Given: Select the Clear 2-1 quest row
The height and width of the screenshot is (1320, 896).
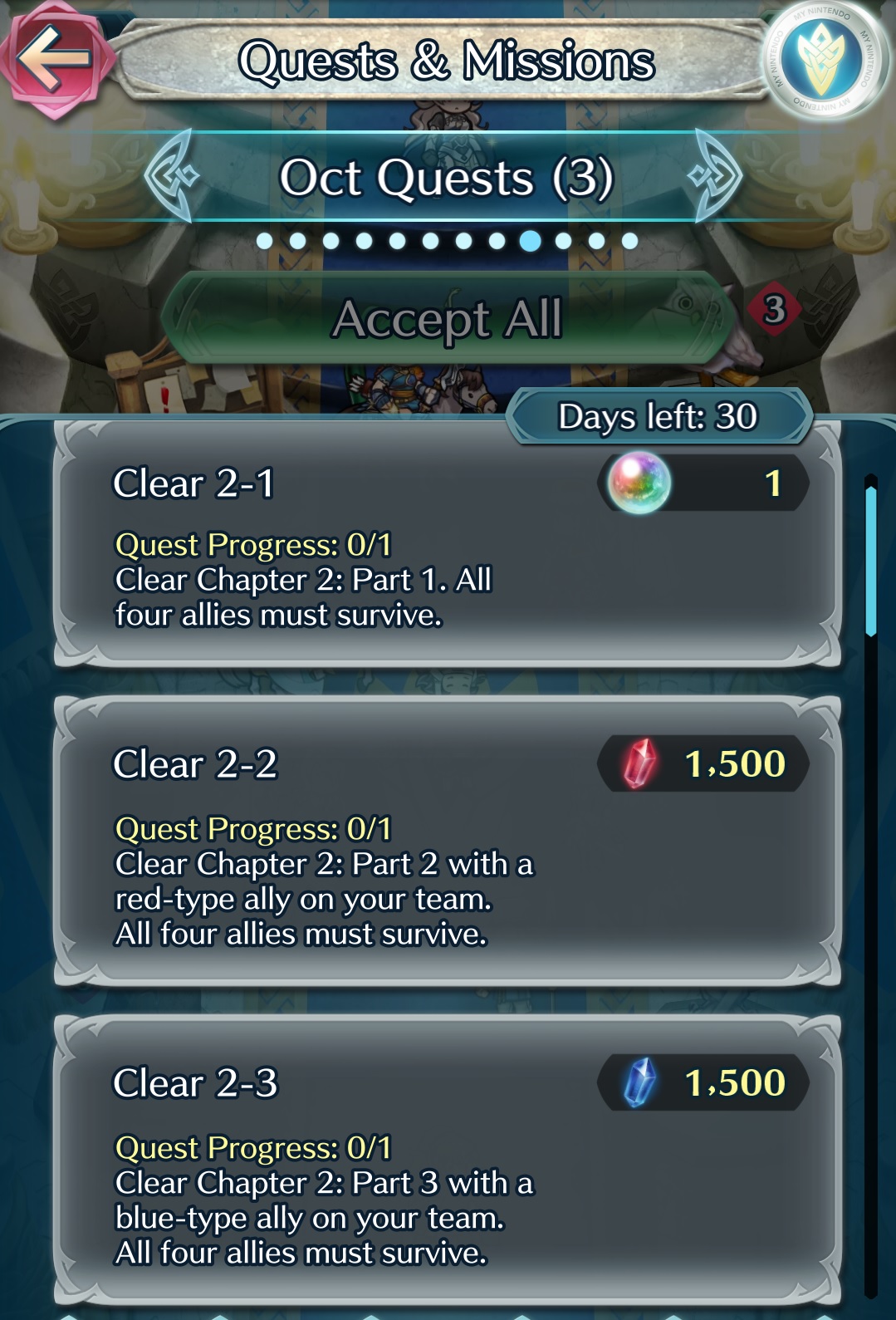Looking at the screenshot, I should pyautogui.click(x=447, y=545).
